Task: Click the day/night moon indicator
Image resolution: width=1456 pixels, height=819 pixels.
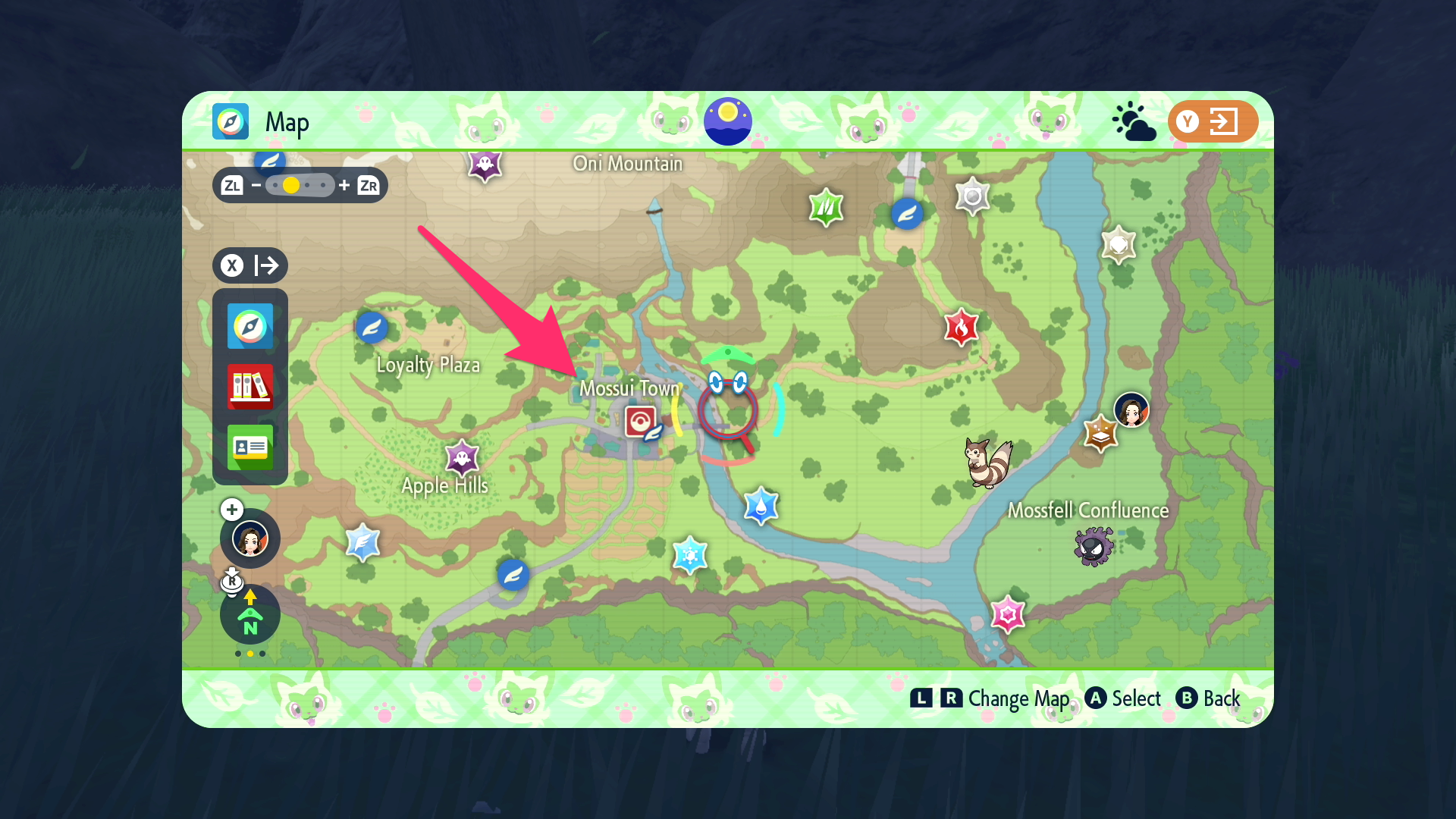Action: [x=729, y=120]
